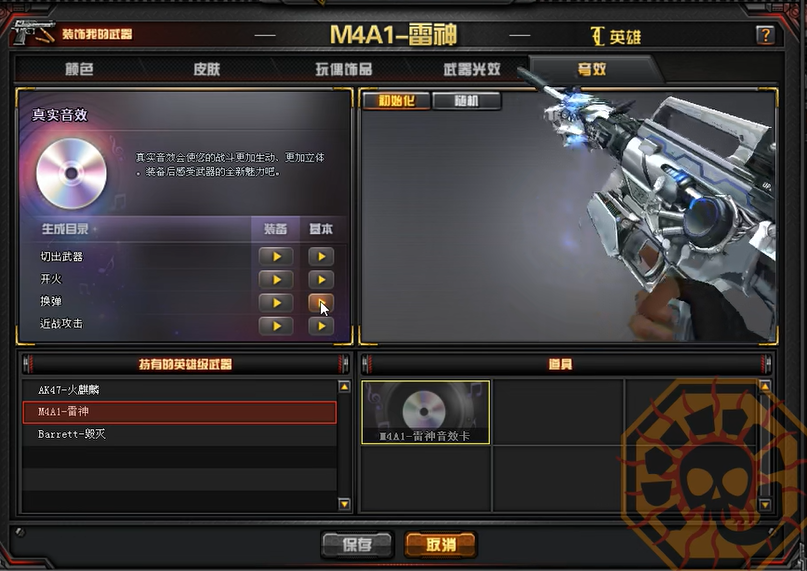Play the 基本 sound for 切出武器

(320, 256)
